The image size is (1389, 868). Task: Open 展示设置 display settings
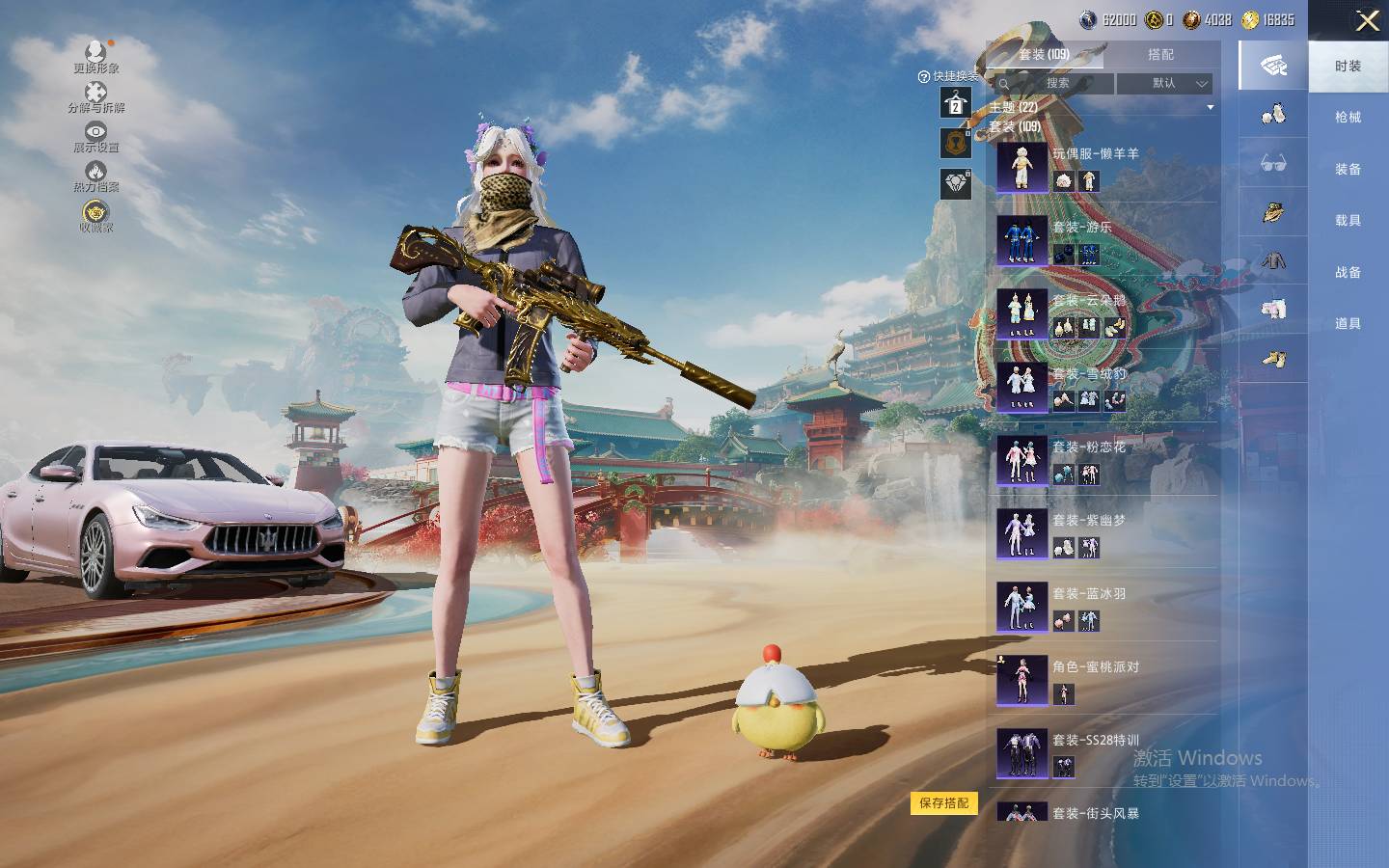click(x=95, y=137)
